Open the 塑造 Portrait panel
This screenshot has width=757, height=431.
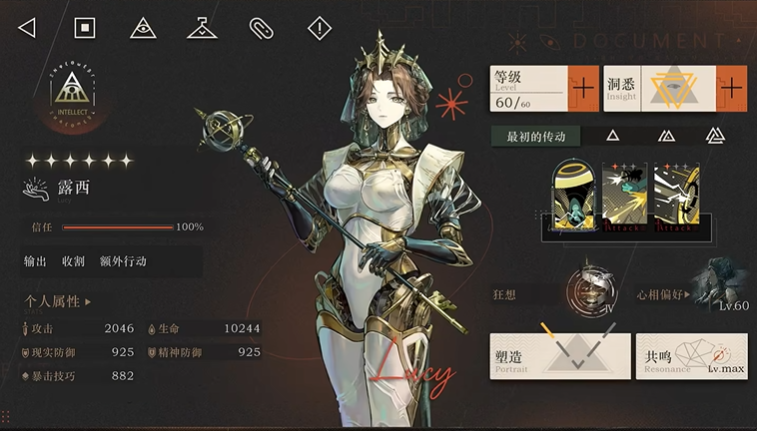point(560,356)
